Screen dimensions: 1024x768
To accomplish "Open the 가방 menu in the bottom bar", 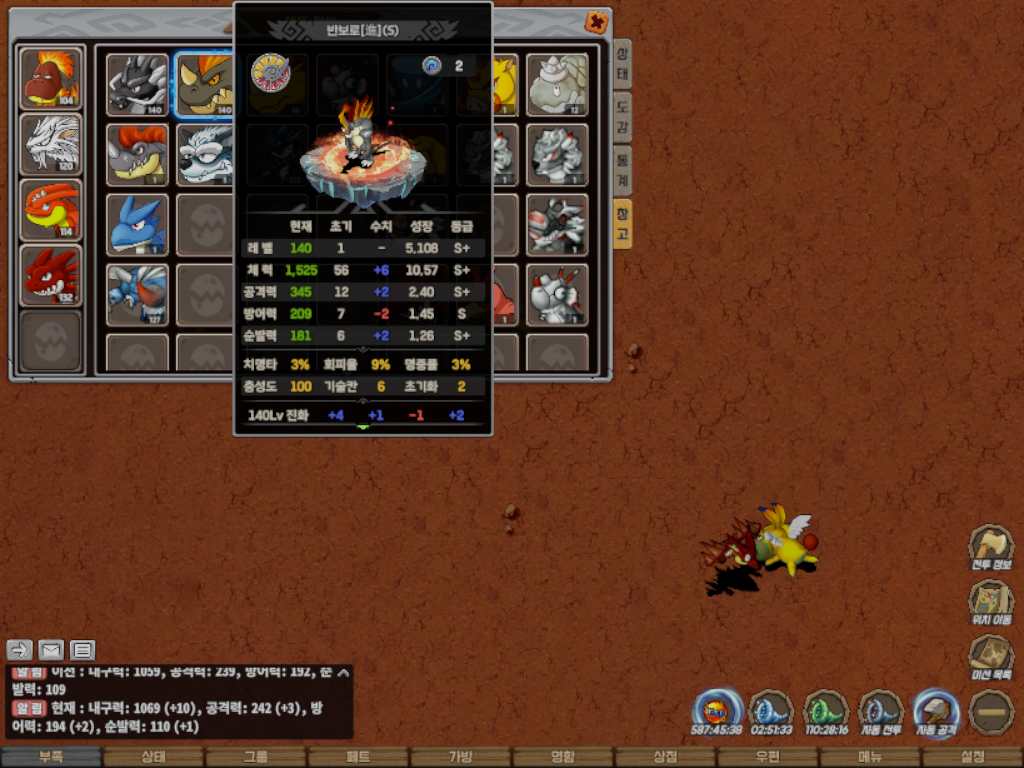I will (460, 757).
